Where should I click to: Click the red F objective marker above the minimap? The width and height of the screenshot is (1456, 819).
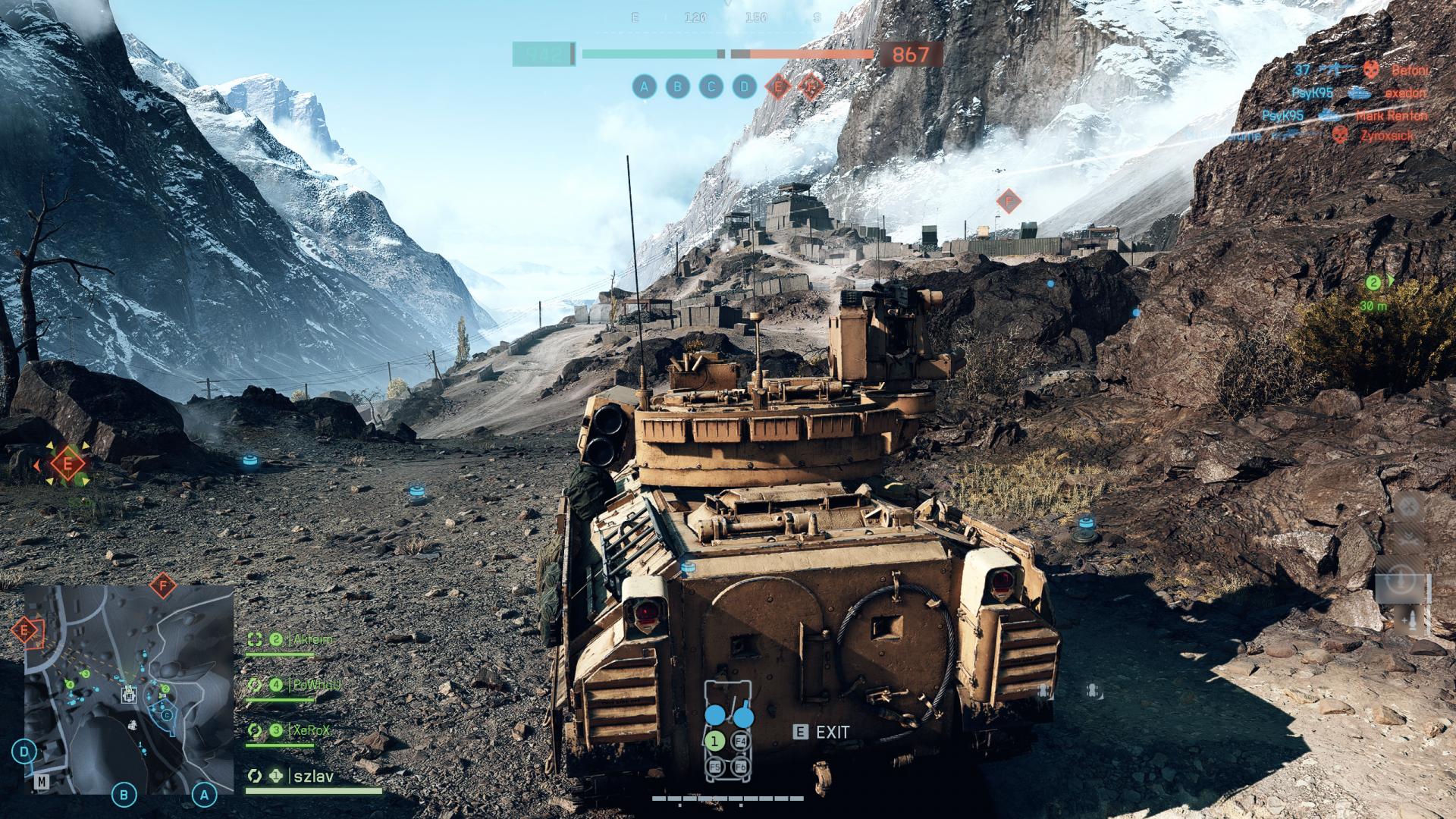pyautogui.click(x=162, y=585)
